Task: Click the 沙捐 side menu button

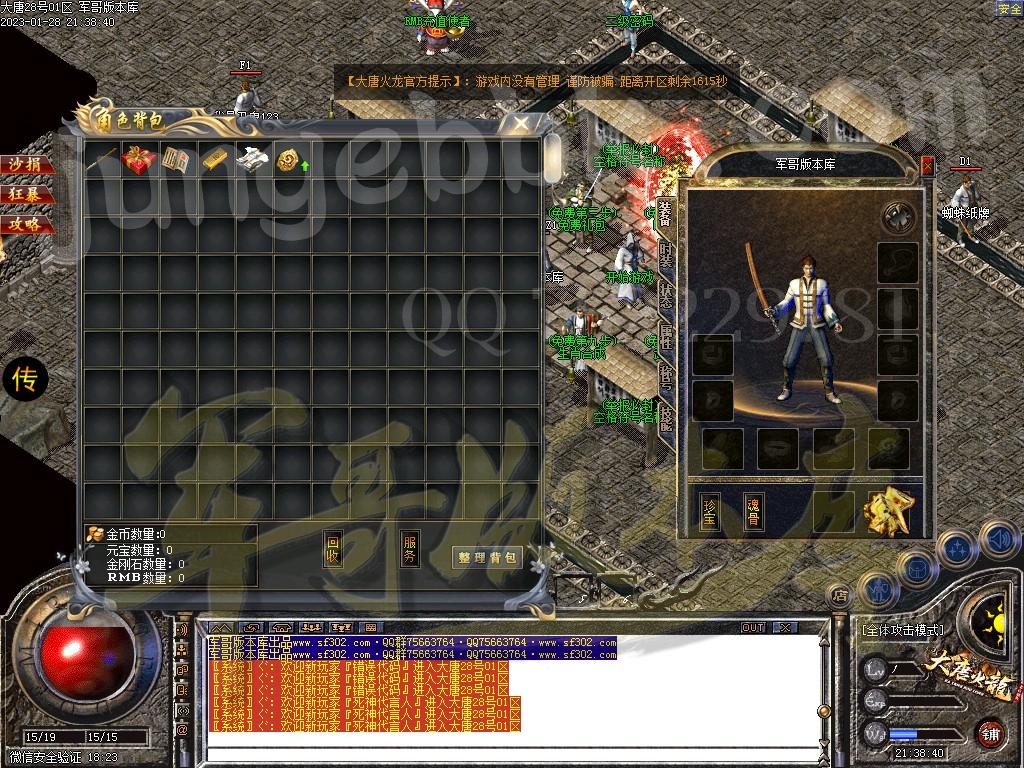Action: [26, 165]
